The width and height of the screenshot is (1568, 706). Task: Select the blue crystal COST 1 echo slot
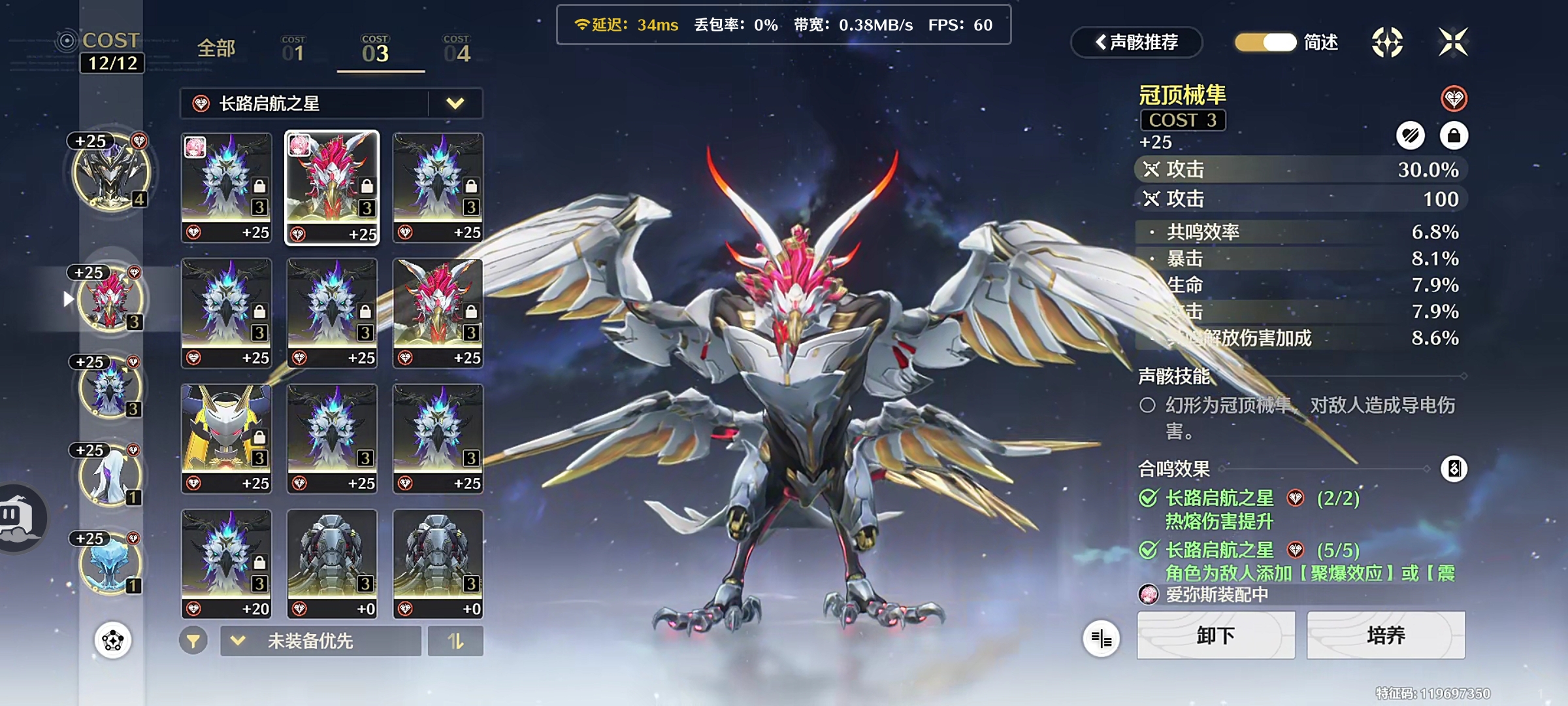[x=110, y=563]
